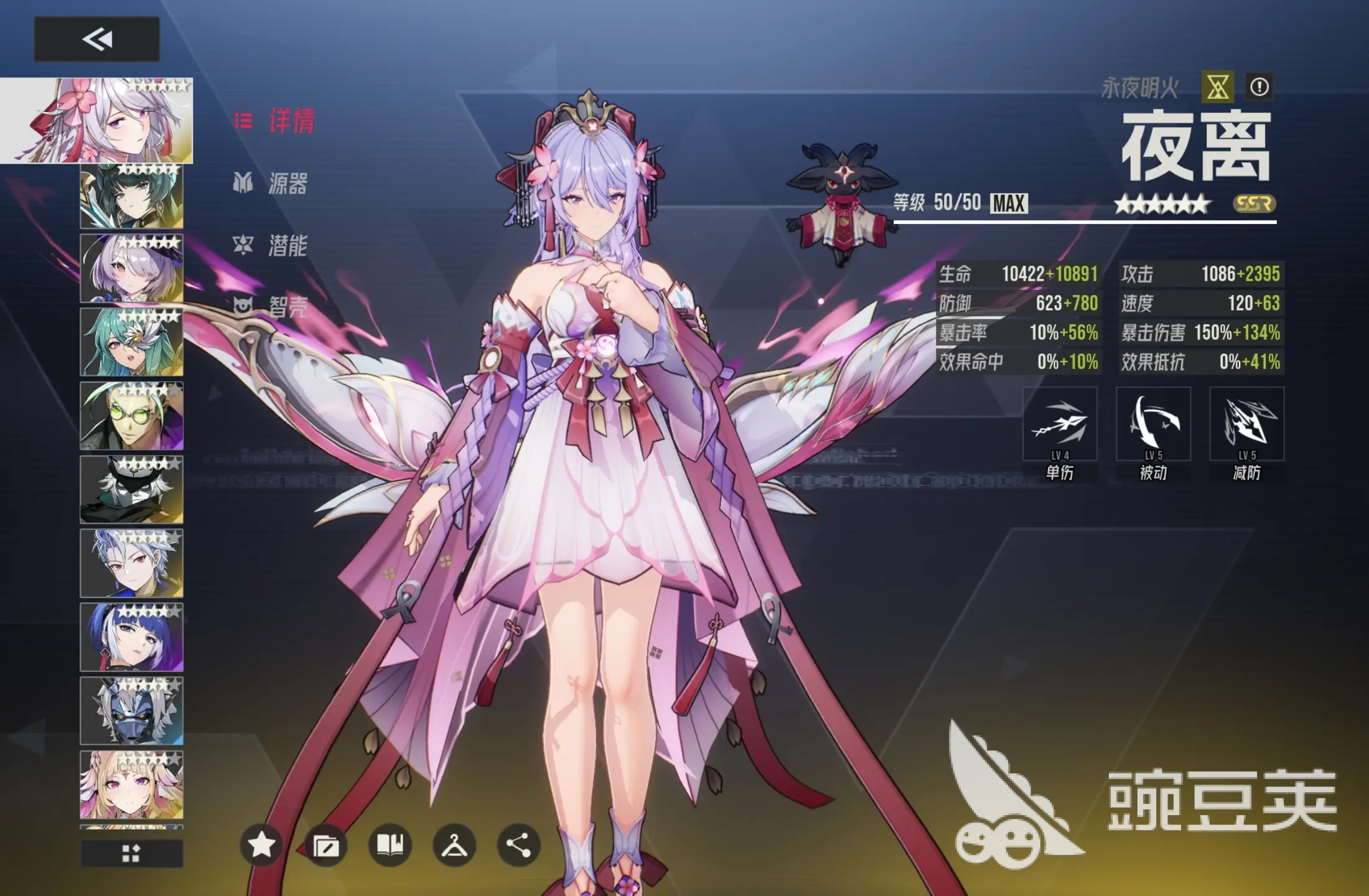The width and height of the screenshot is (1369, 896).
Task: Mark the character as favorite with the star
Action: 261,844
